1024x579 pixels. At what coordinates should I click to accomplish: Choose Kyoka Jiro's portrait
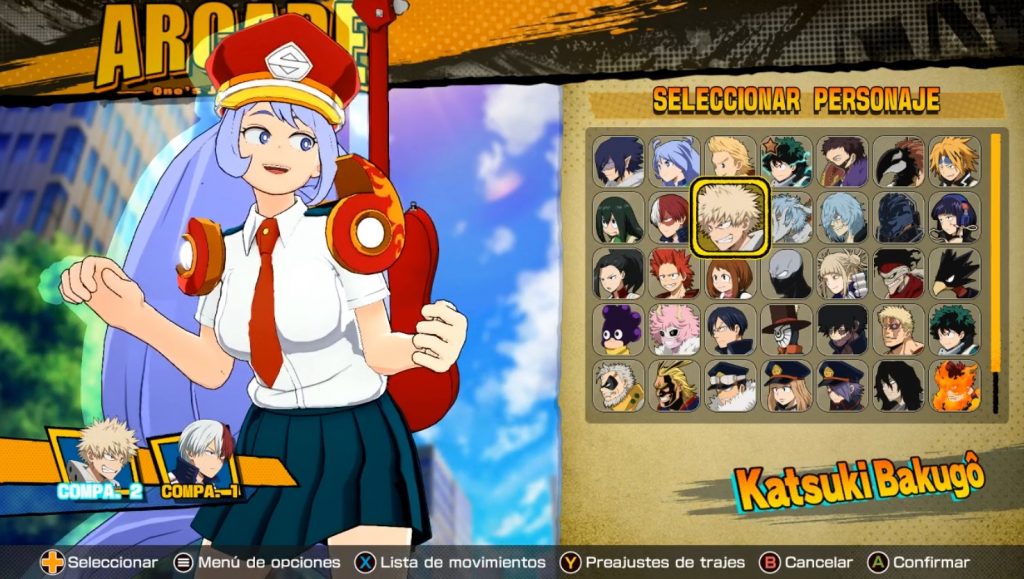[x=954, y=218]
